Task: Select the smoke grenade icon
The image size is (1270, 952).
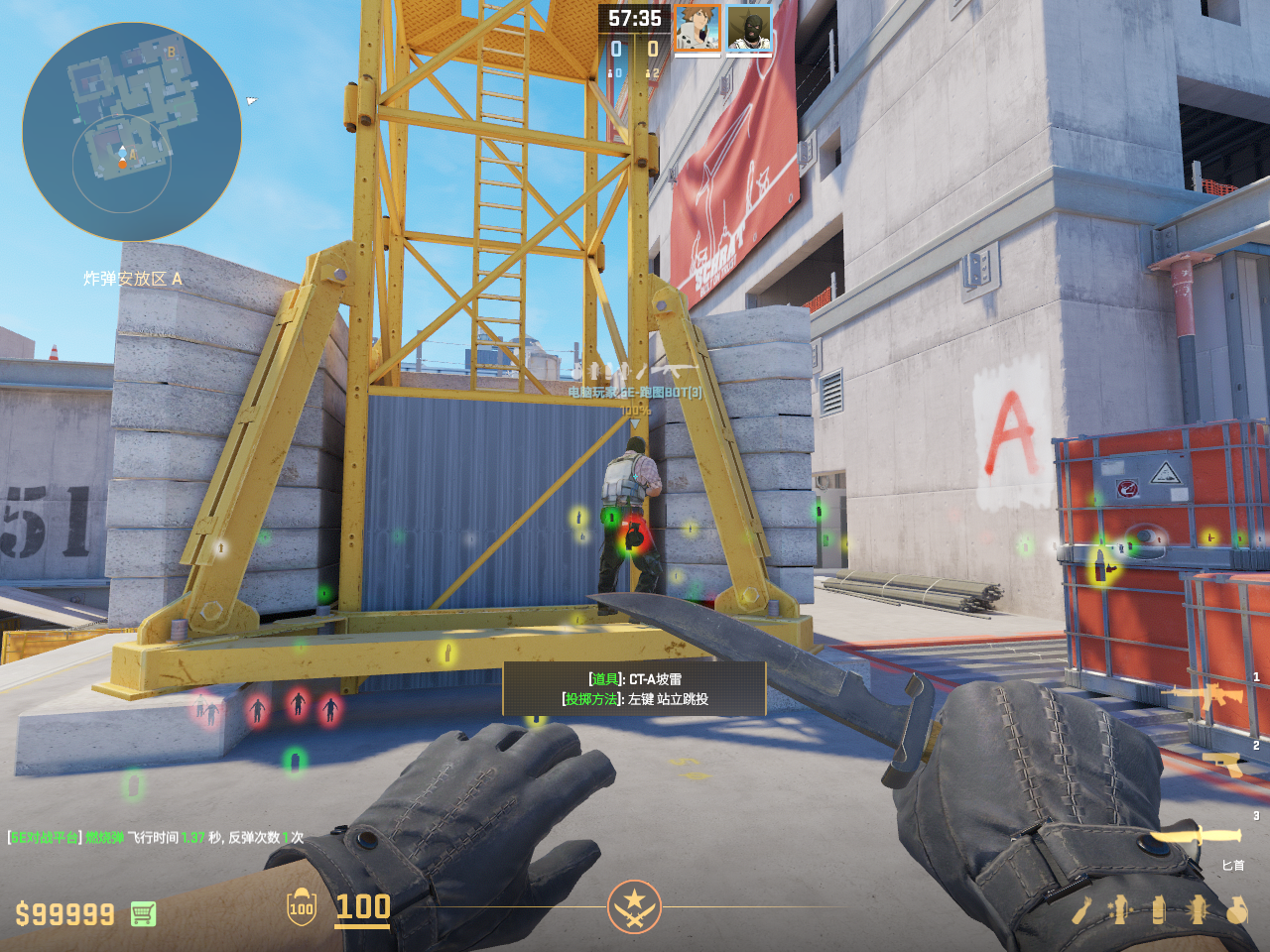Action: point(1159,909)
